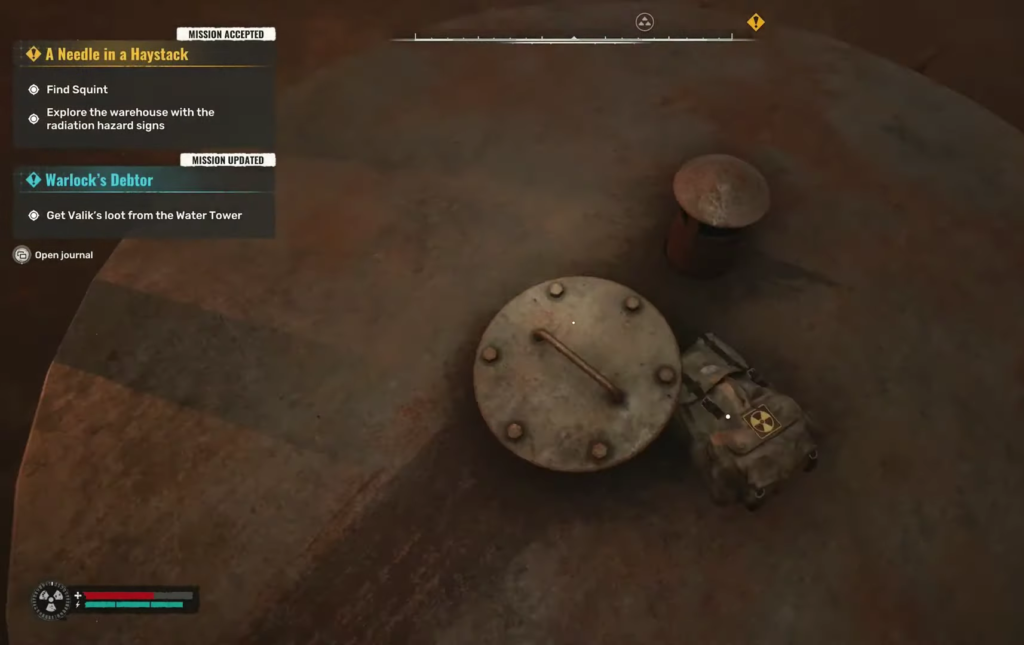Open journal from the HUD label

63,255
